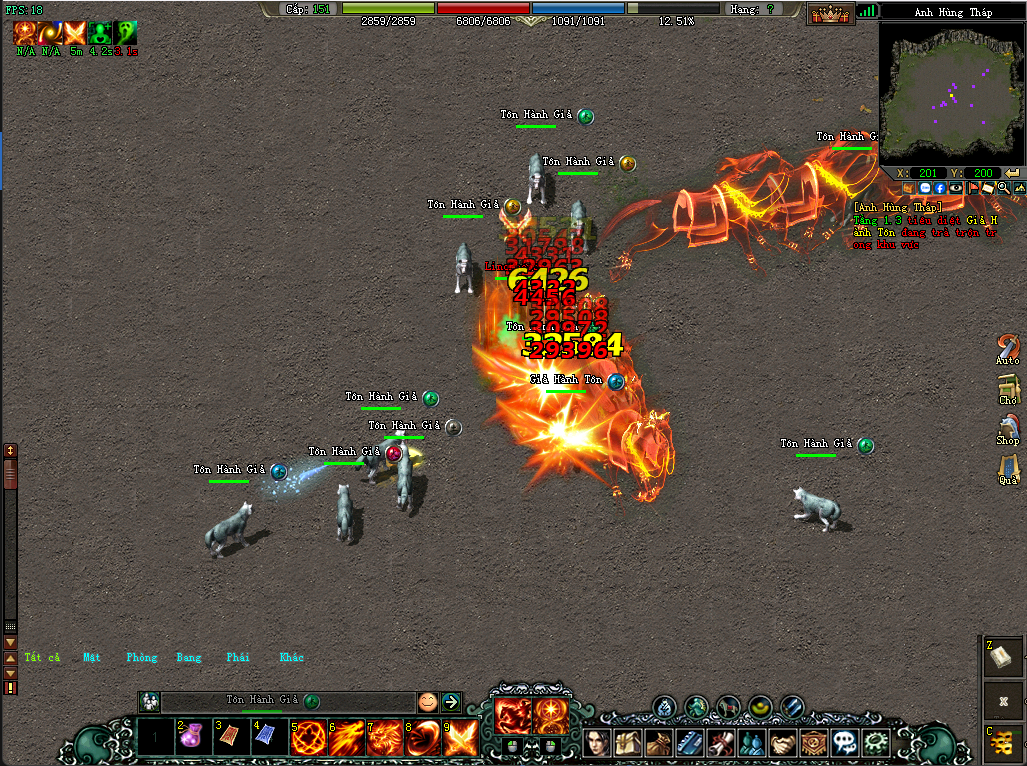Click the Facebook icon below the minimap
This screenshot has width=1027, height=766.
(940, 188)
